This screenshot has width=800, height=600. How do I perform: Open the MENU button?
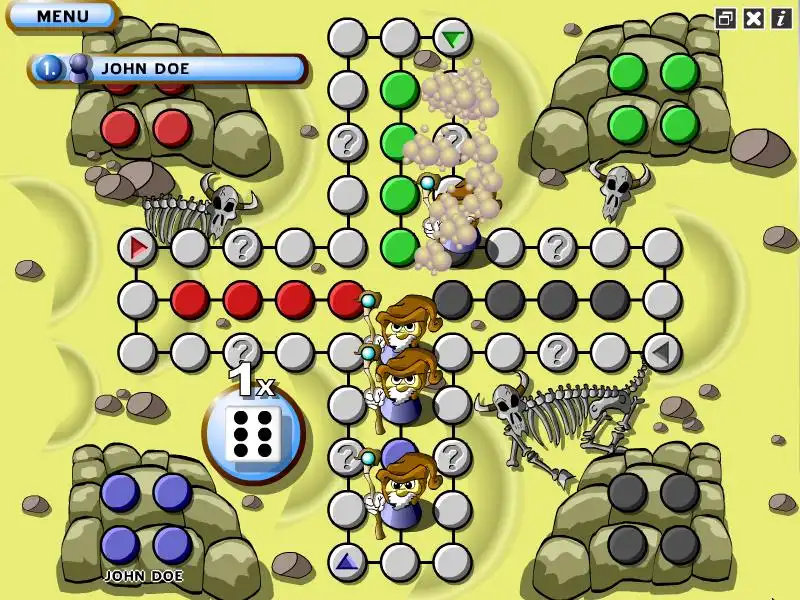pos(62,16)
